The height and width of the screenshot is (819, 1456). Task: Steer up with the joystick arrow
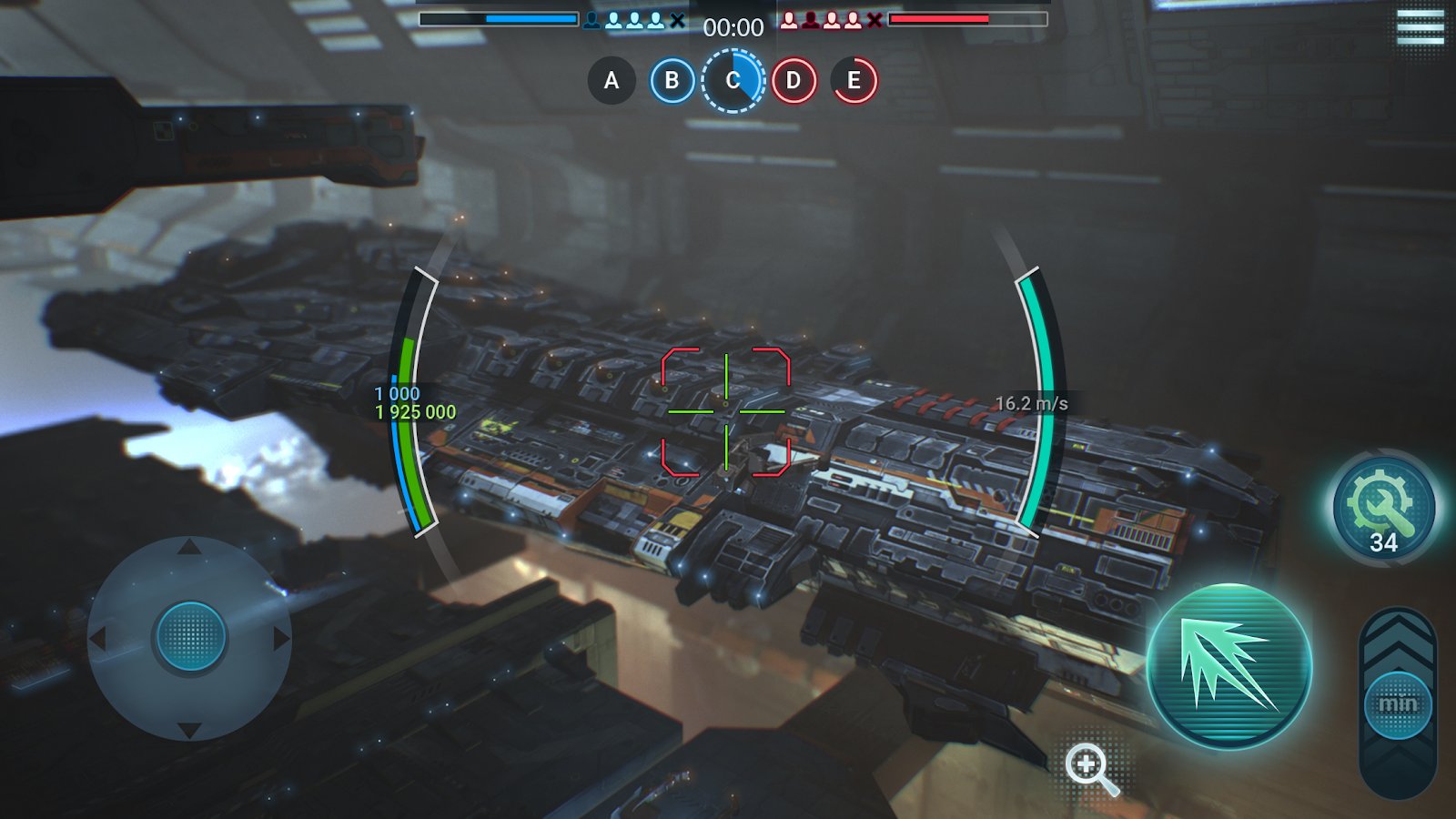(x=189, y=547)
